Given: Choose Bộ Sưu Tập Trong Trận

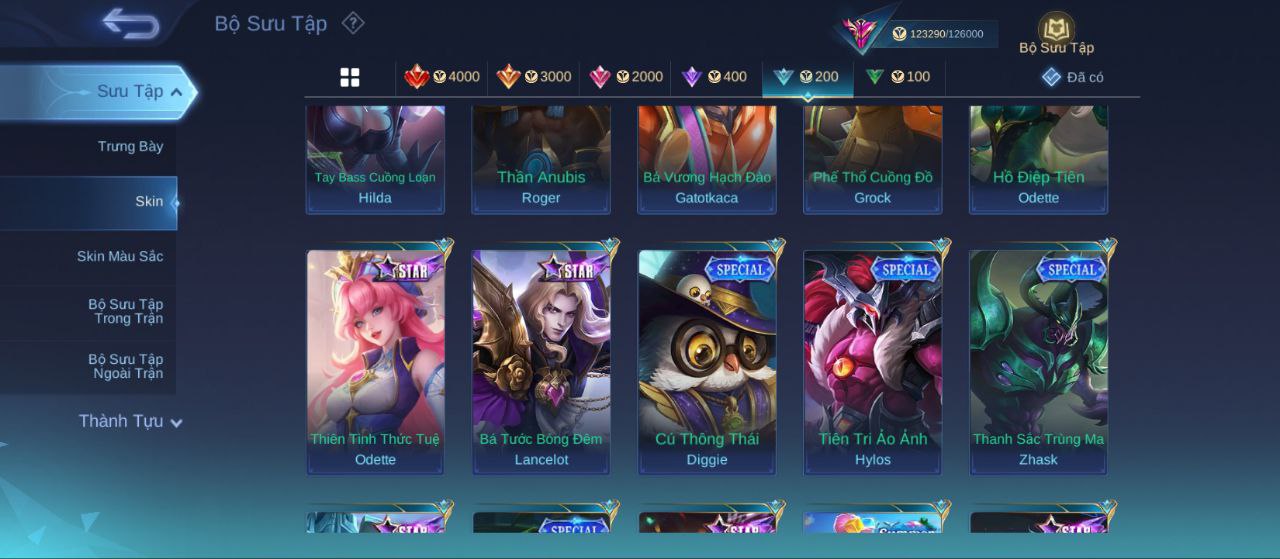Looking at the screenshot, I should point(125,311).
